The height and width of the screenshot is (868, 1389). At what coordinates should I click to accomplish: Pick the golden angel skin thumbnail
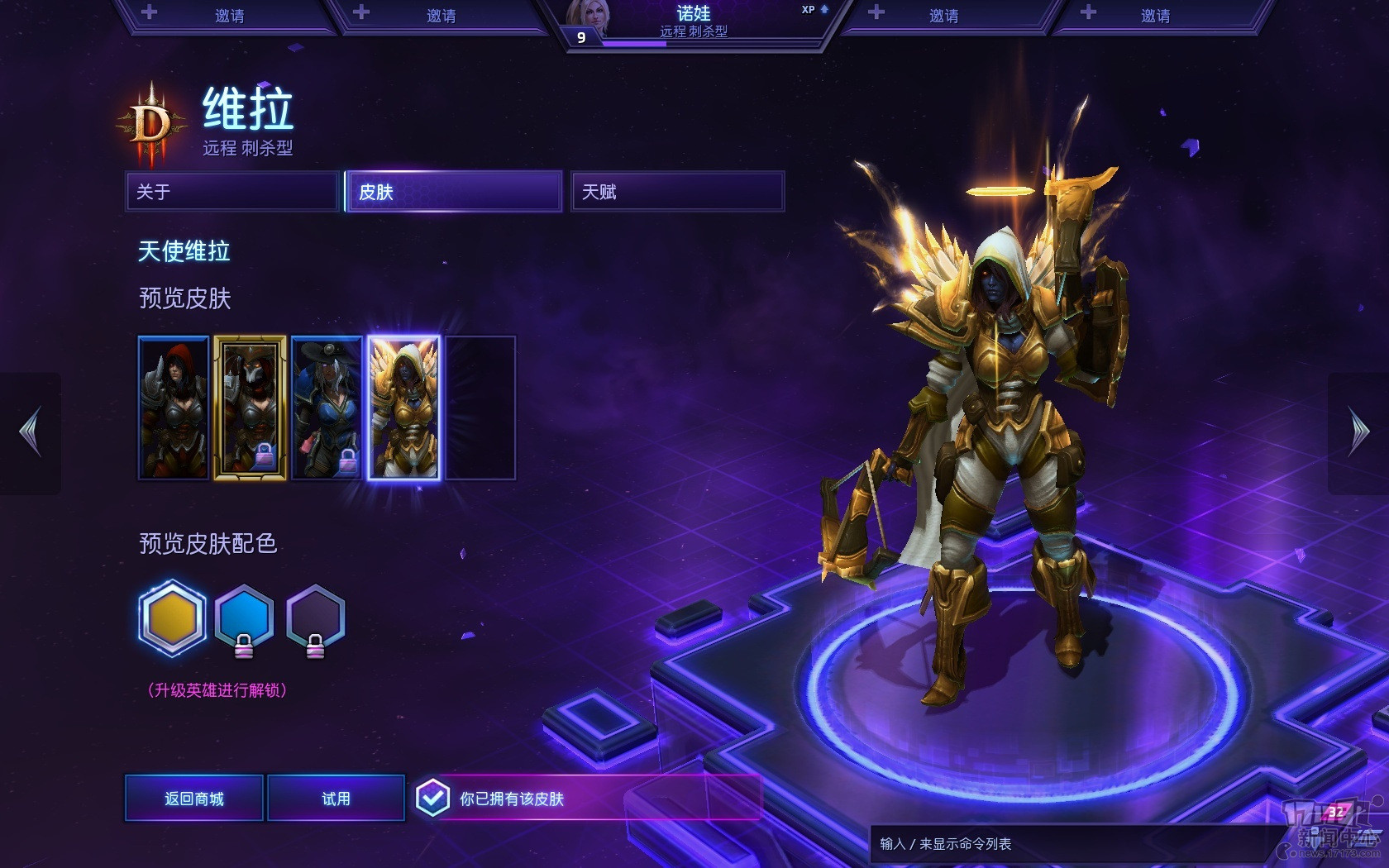[403, 408]
